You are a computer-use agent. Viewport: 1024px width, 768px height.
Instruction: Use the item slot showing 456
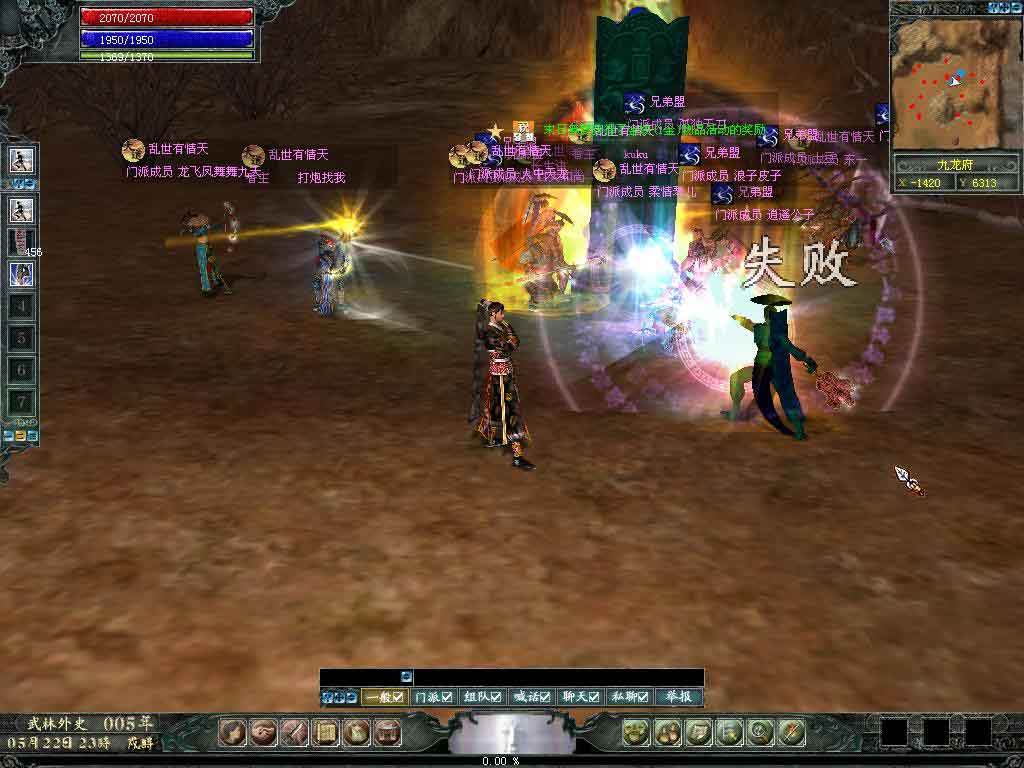(x=22, y=242)
